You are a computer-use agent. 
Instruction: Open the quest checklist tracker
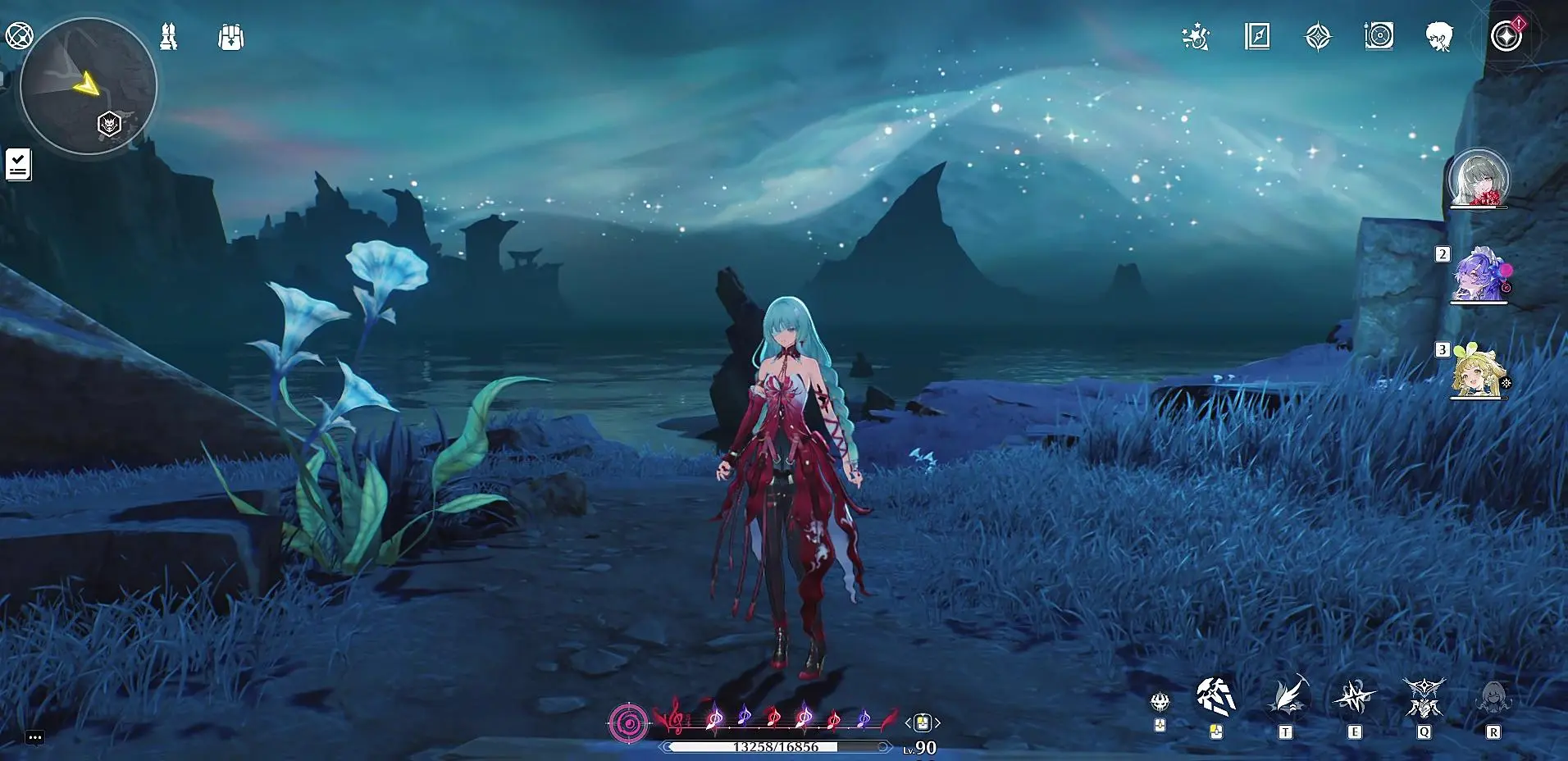tap(18, 164)
